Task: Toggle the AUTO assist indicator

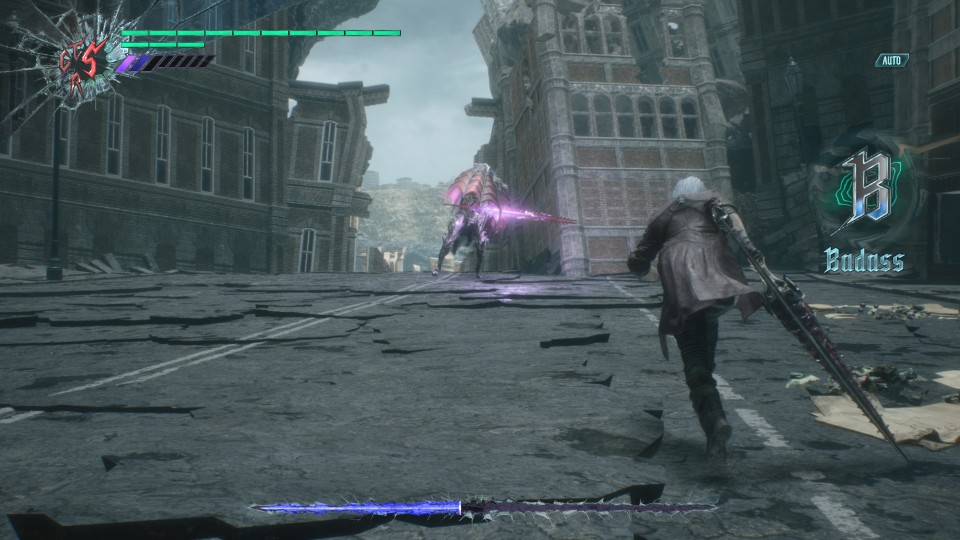Action: [892, 61]
